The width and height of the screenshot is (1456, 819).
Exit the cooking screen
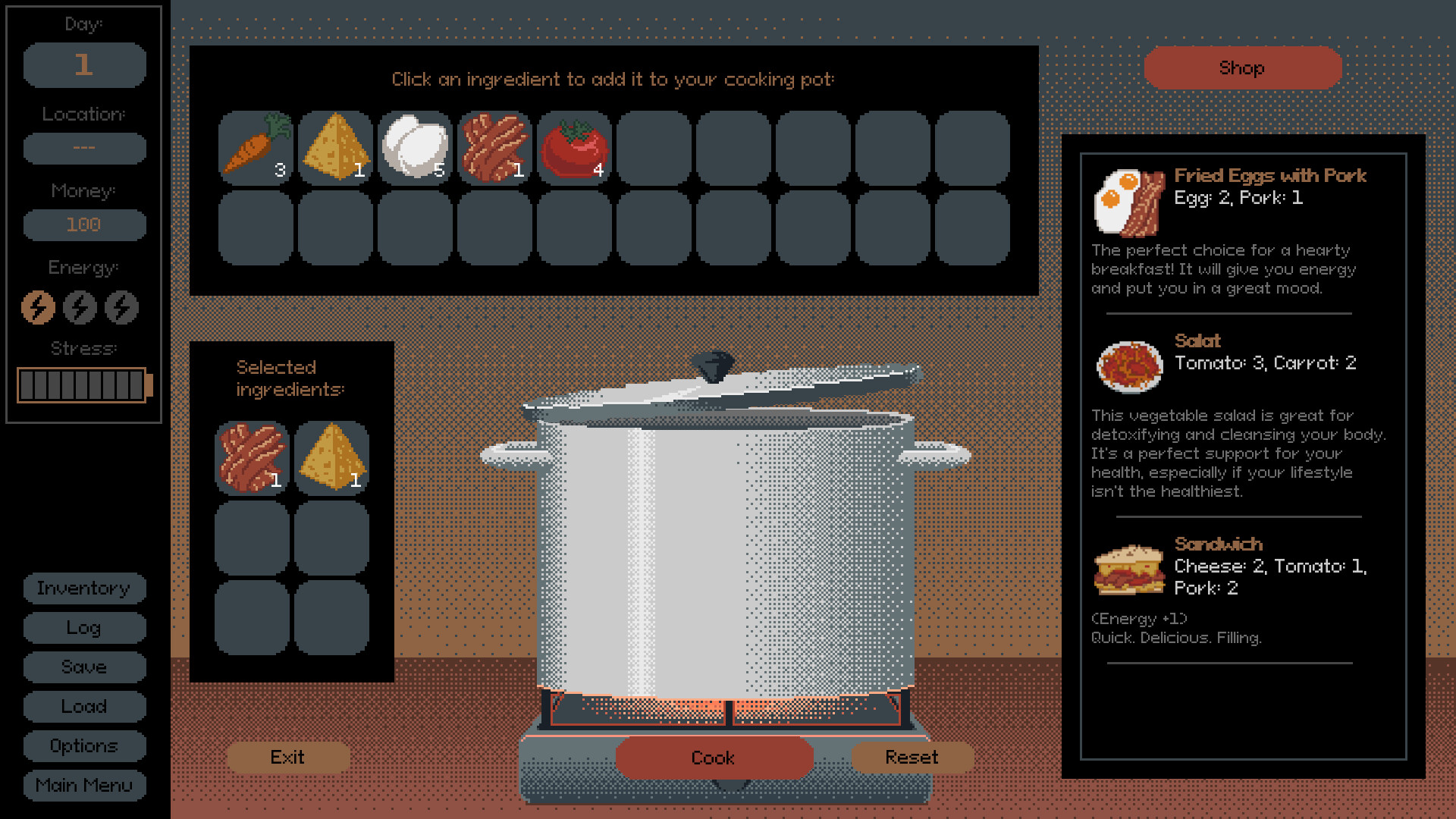288,757
